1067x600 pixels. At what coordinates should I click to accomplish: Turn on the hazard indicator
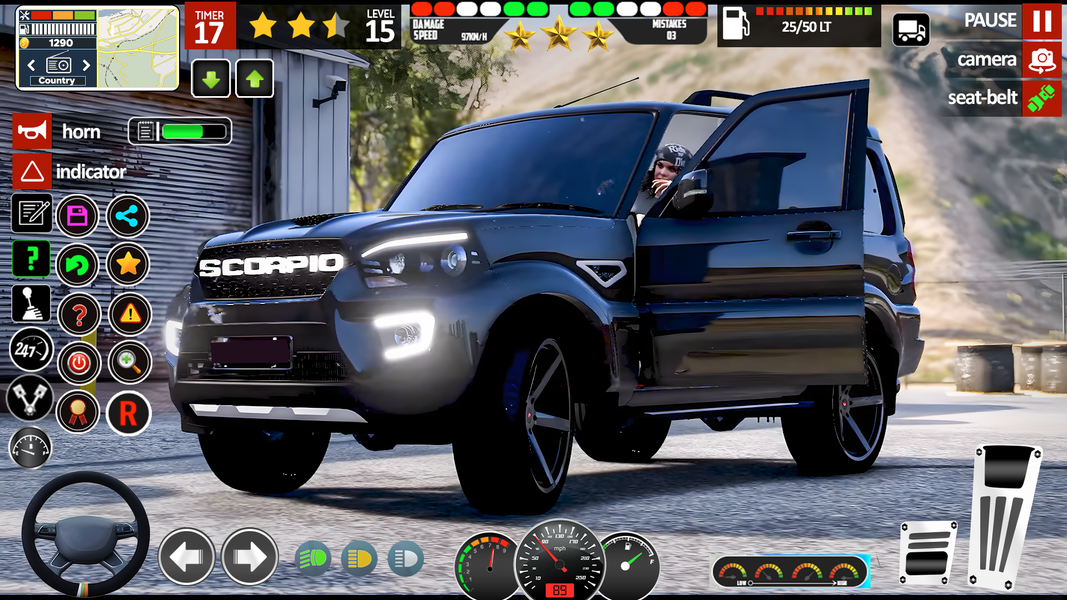tap(32, 172)
